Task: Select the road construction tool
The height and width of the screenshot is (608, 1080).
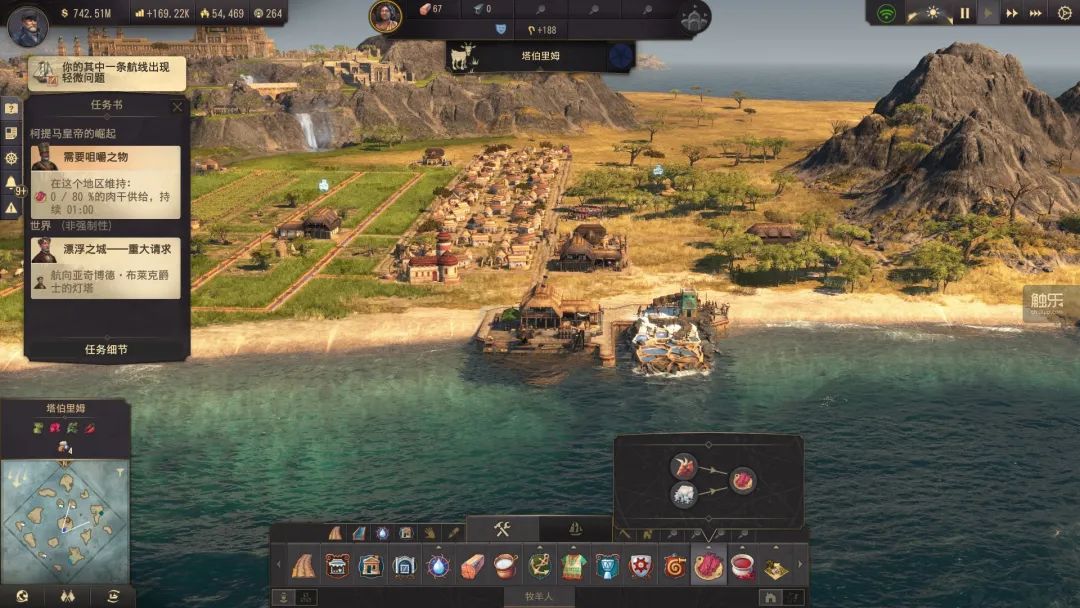Action: point(303,566)
